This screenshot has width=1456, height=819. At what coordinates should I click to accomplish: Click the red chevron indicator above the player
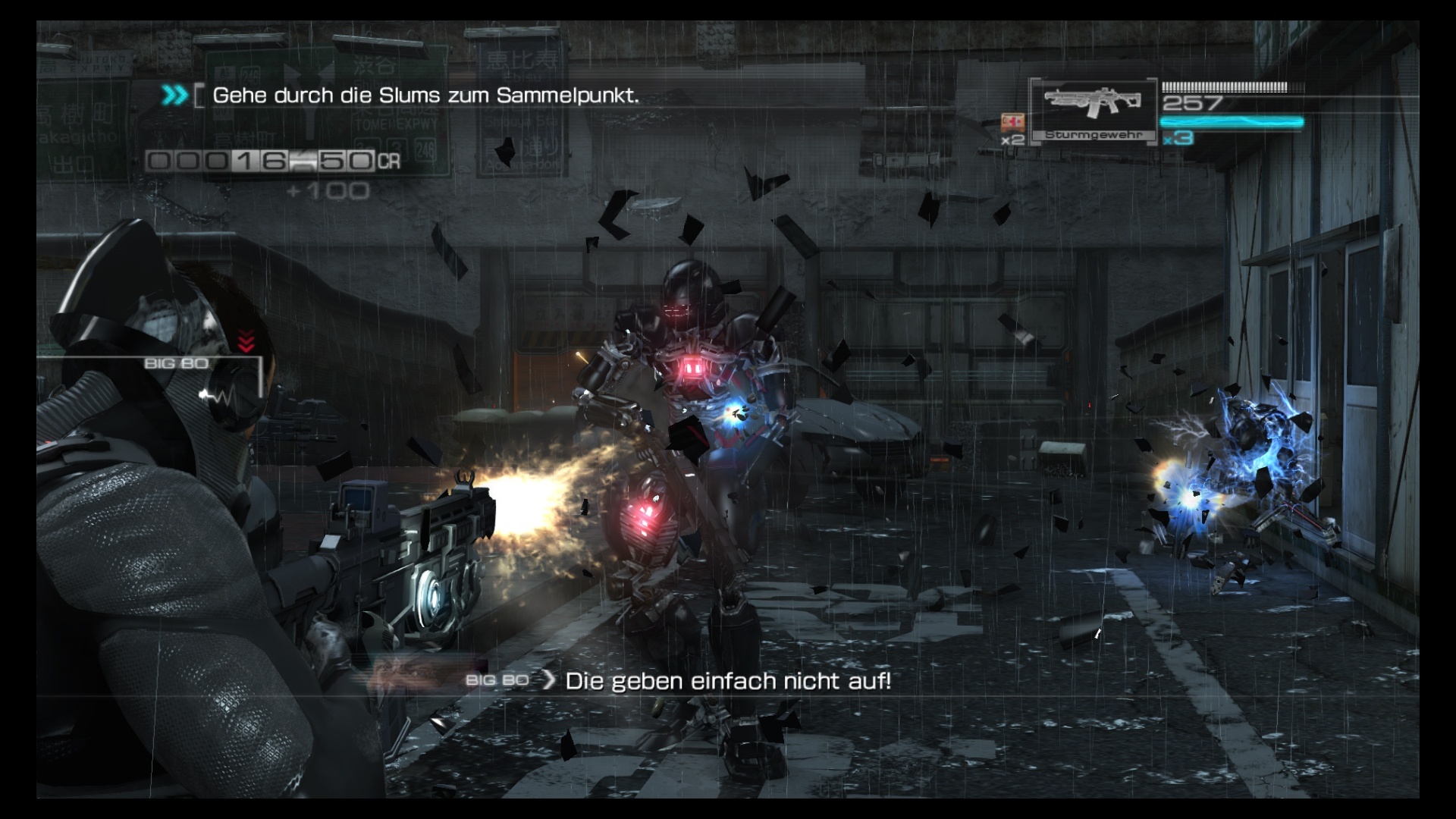coord(245,341)
